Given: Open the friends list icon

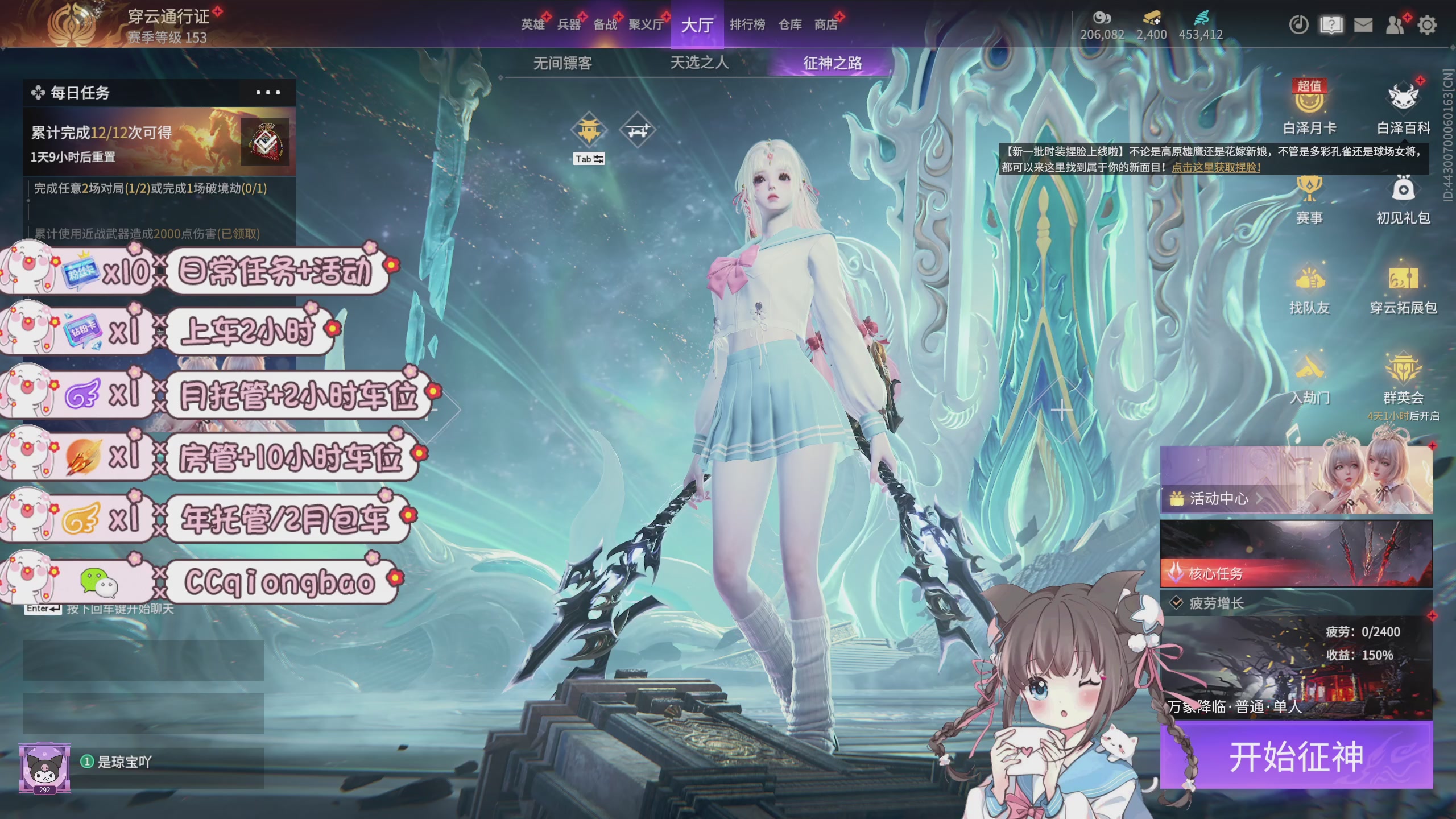Looking at the screenshot, I should coord(1395,25).
